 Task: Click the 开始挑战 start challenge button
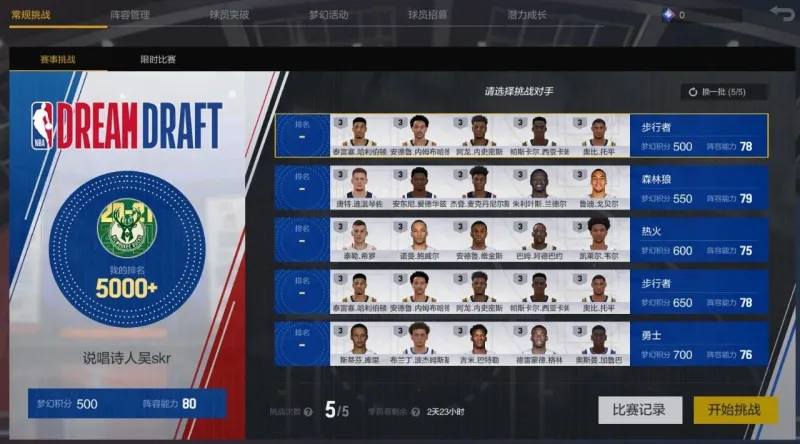point(735,409)
